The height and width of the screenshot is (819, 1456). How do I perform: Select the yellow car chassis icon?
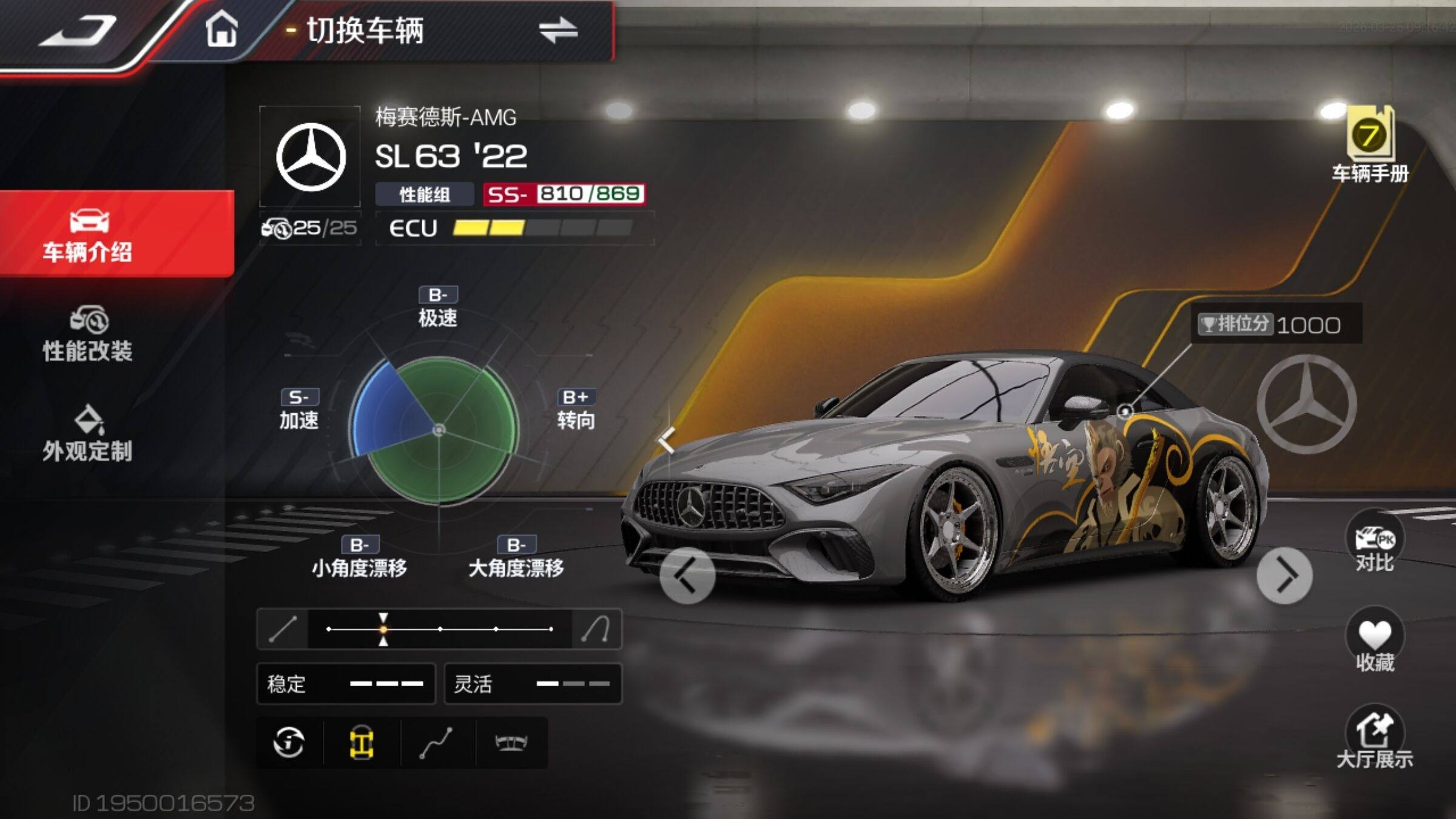pos(362,743)
